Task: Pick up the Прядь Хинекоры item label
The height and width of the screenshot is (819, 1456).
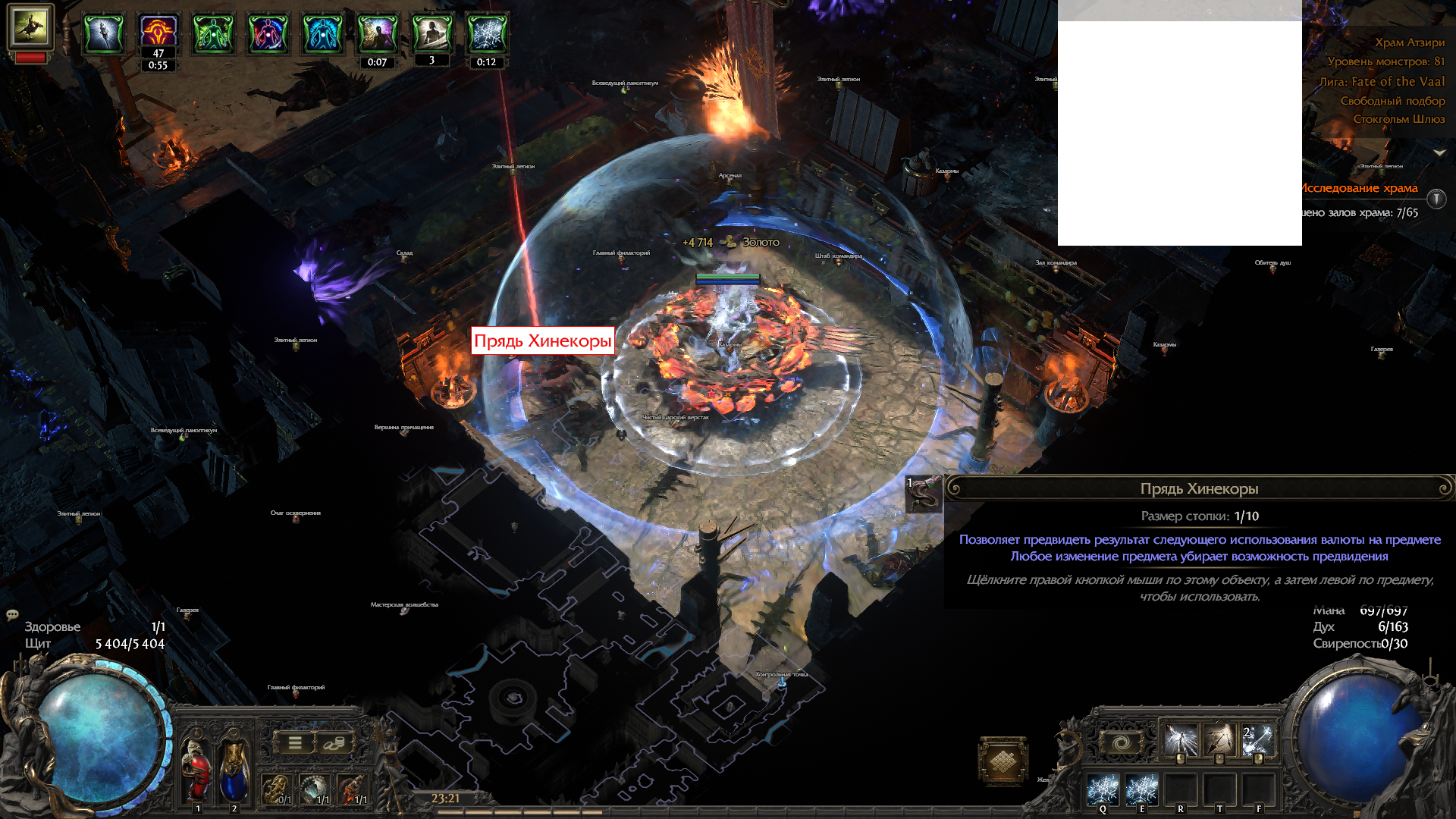Action: tap(542, 340)
